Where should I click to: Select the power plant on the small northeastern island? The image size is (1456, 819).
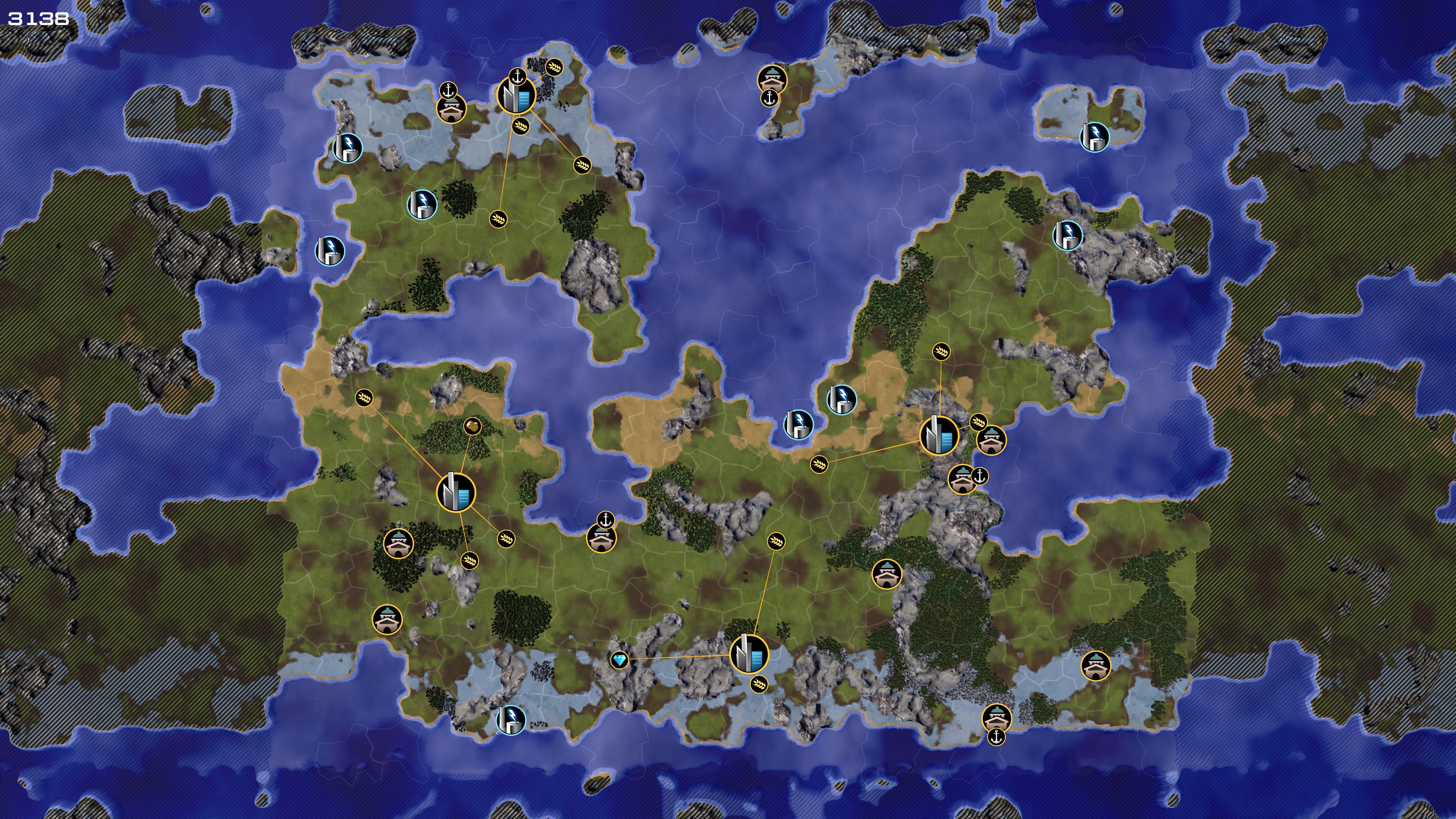point(1094,136)
